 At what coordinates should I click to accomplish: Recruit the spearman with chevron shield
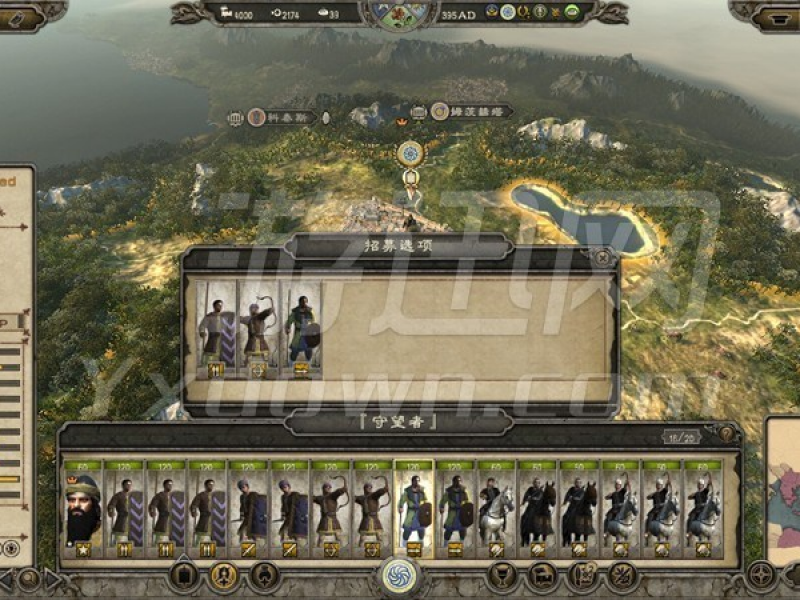pos(216,329)
